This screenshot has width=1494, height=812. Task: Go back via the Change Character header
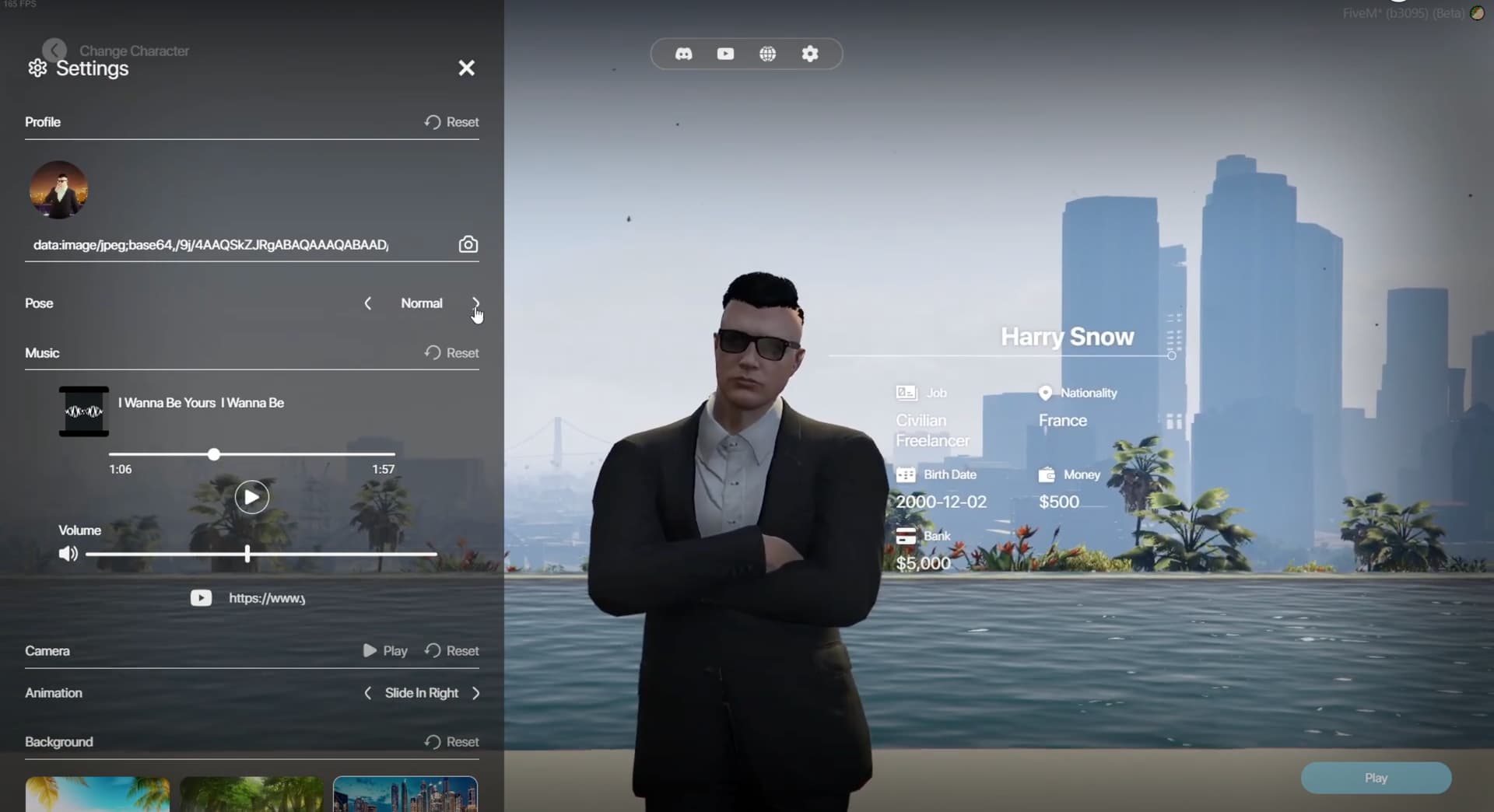(x=53, y=49)
